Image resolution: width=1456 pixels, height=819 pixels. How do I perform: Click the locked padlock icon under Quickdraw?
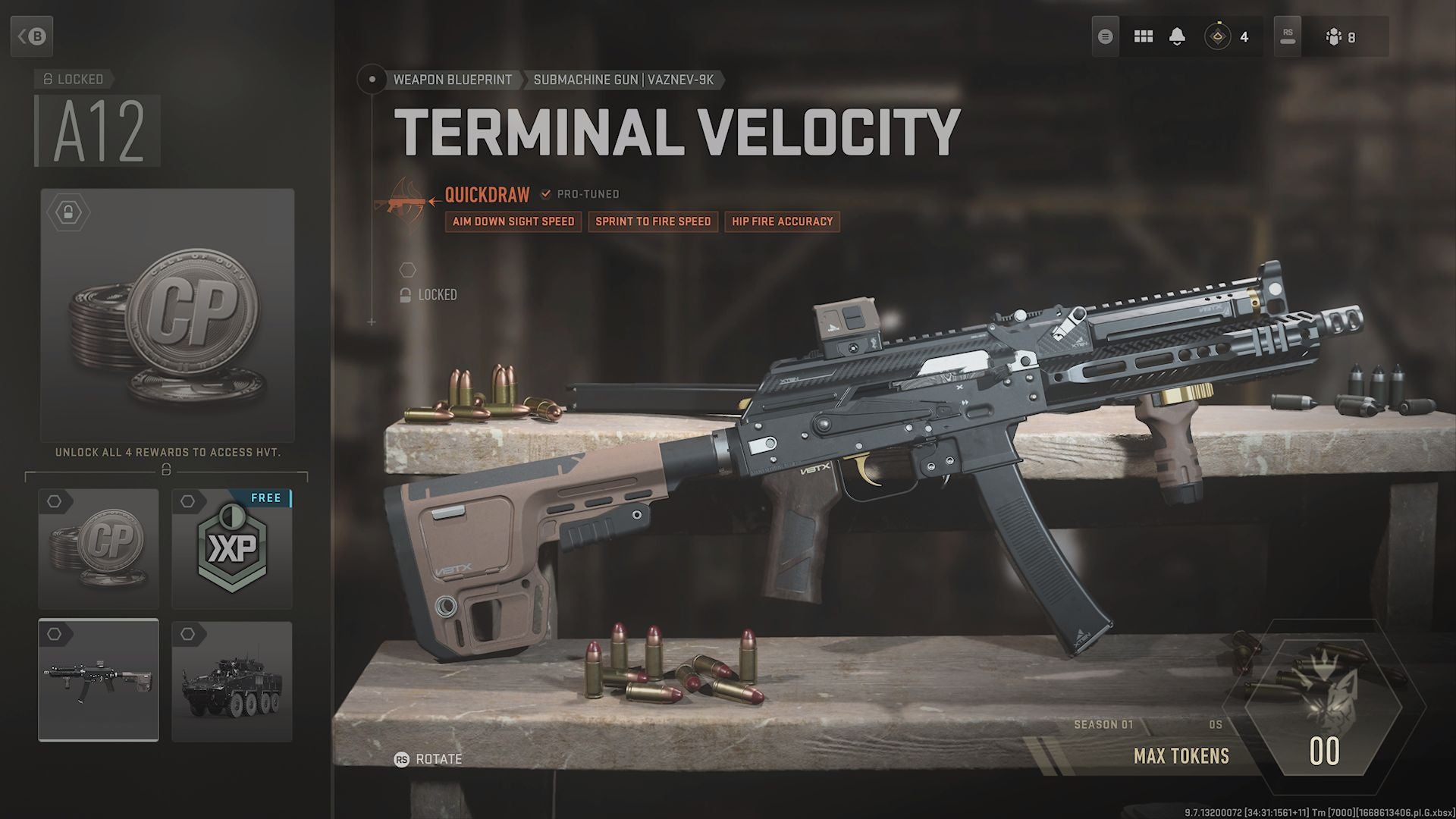pos(406,294)
